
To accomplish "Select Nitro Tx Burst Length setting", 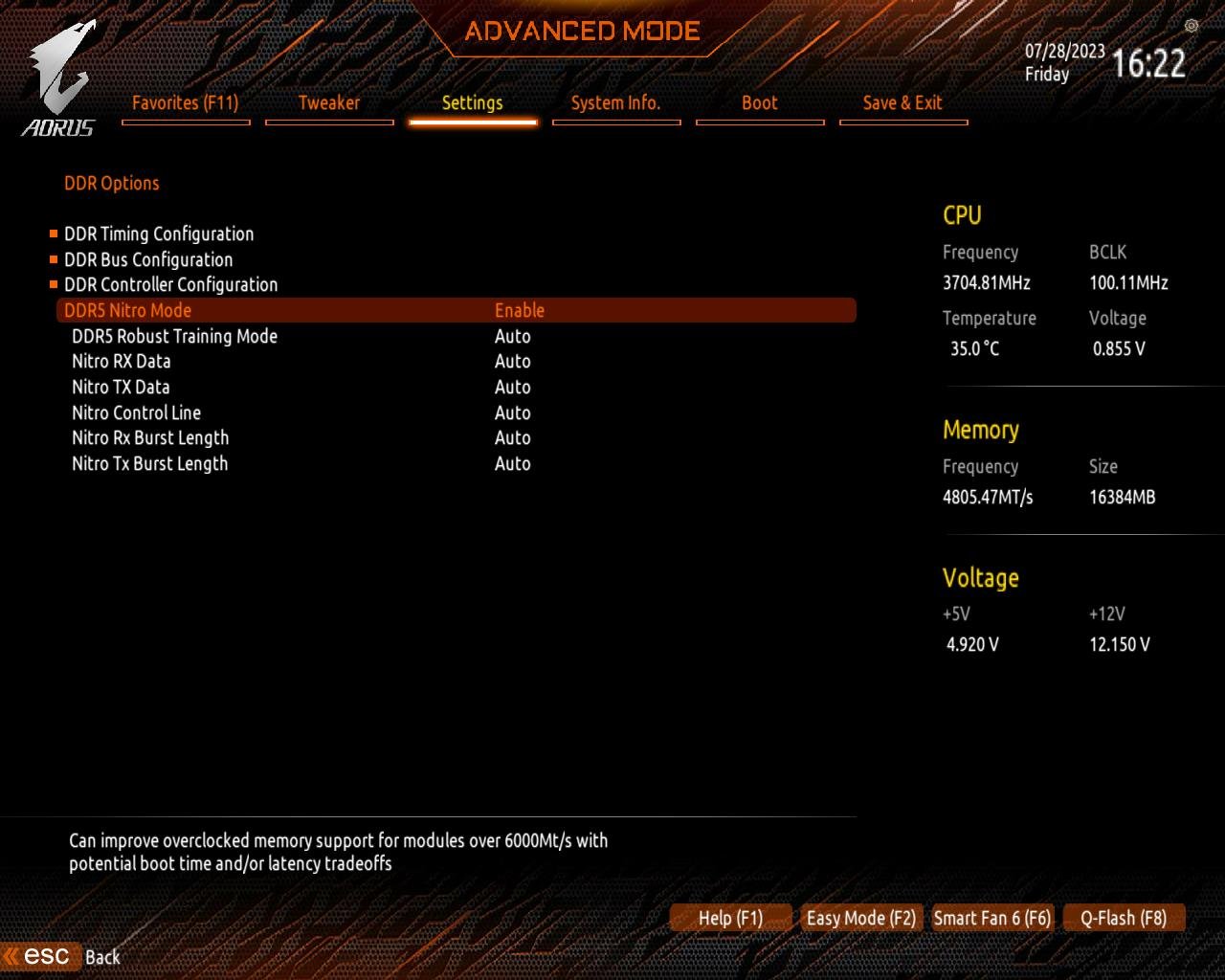I will pyautogui.click(x=150, y=463).
